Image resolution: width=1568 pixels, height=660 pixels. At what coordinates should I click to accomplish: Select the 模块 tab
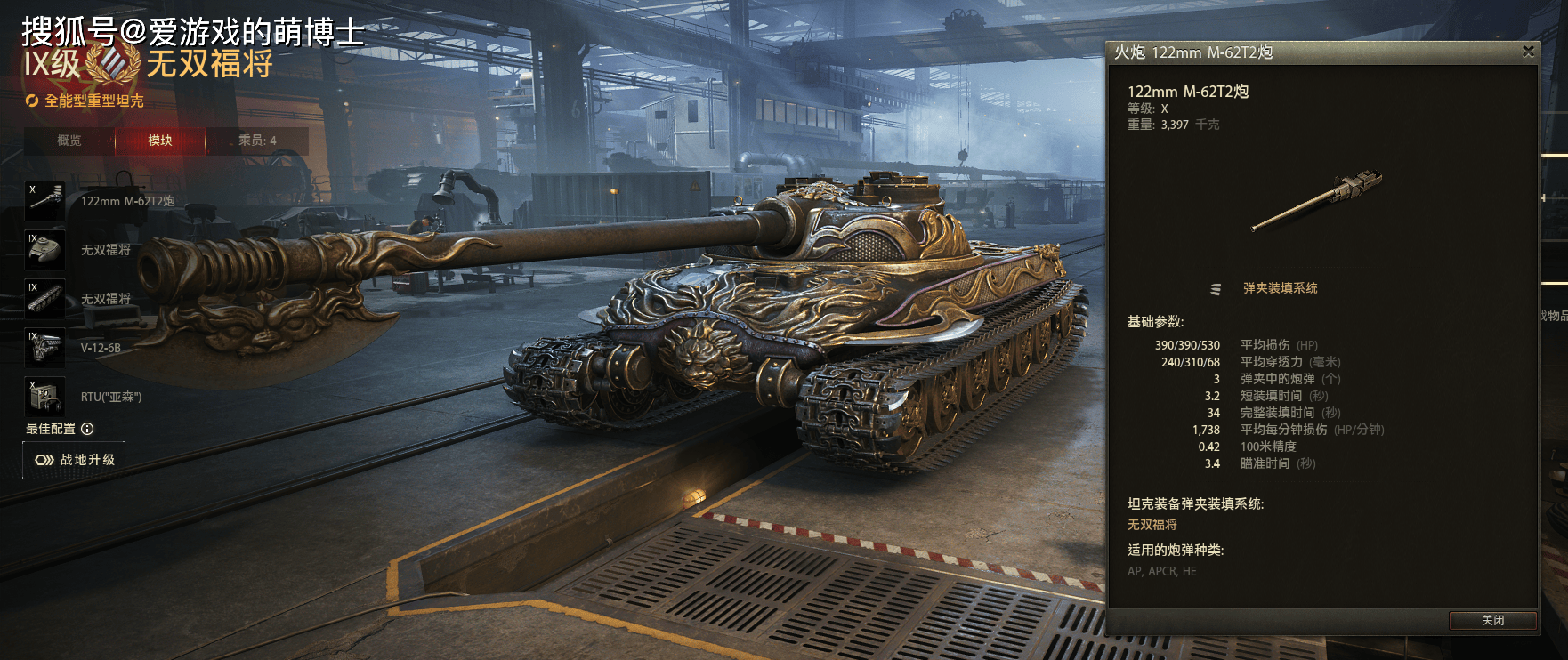(160, 141)
